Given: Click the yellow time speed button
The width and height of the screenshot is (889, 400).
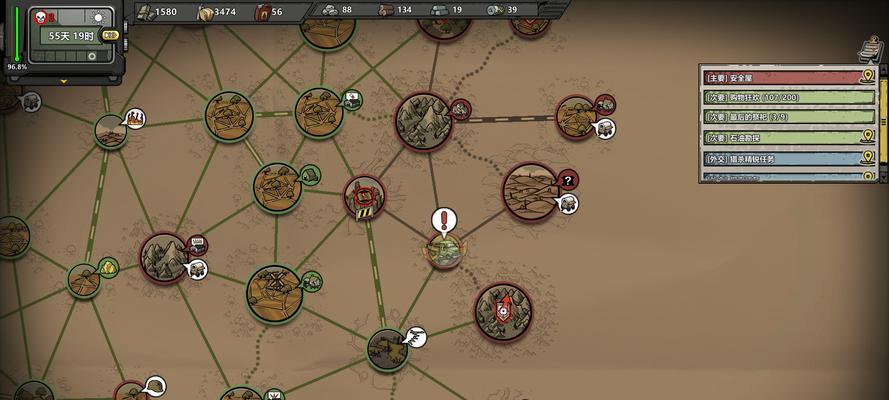Looking at the screenshot, I should (111, 35).
